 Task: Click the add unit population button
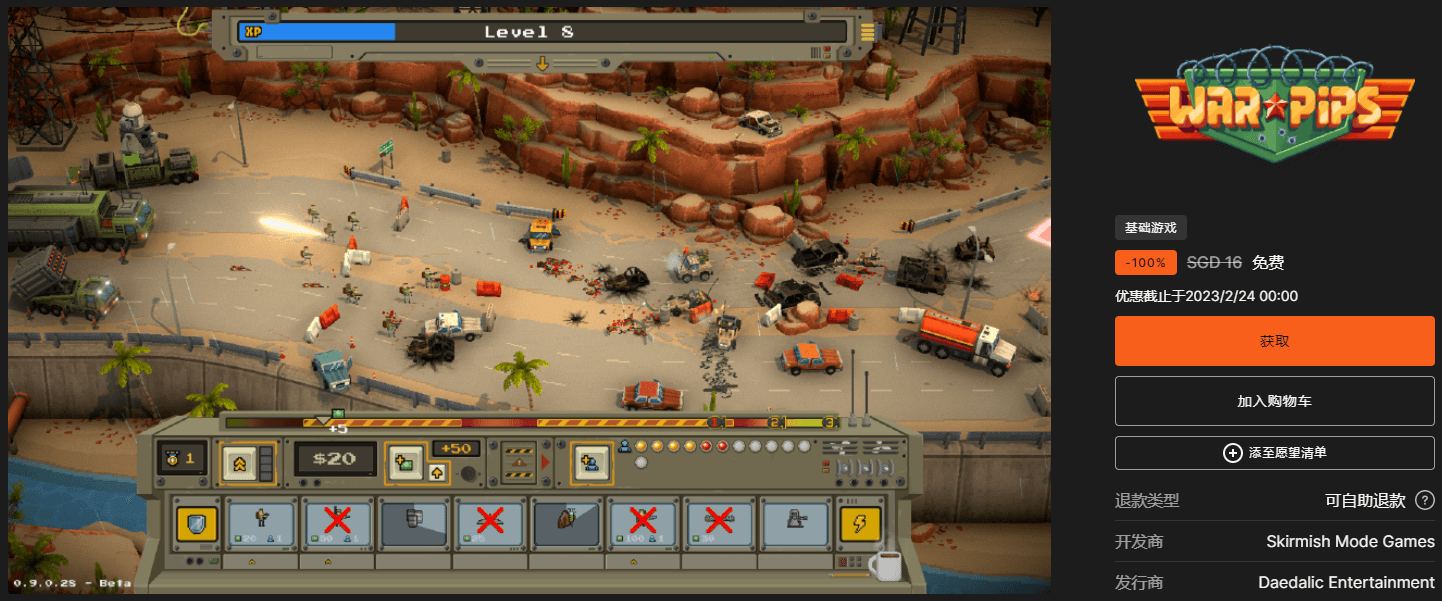click(589, 462)
